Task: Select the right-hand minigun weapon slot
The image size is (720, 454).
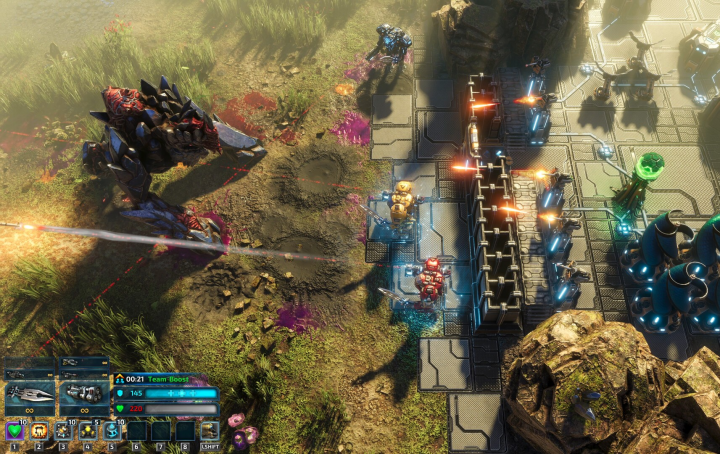Action: 84,395
